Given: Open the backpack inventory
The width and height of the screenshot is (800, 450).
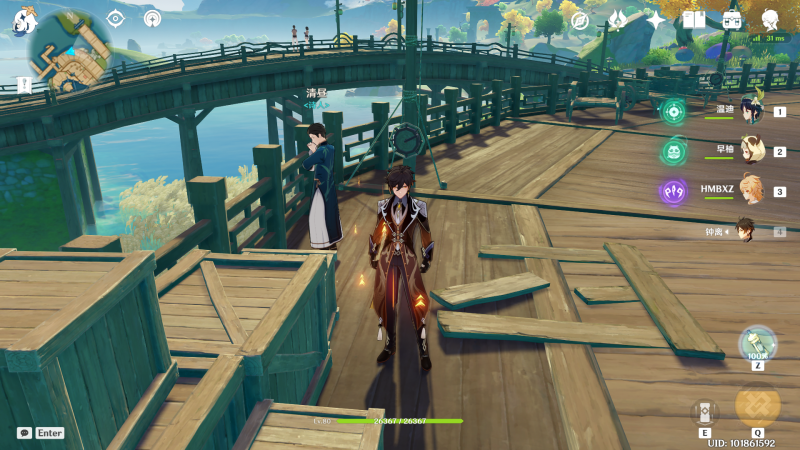Looking at the screenshot, I should pyautogui.click(x=732, y=20).
